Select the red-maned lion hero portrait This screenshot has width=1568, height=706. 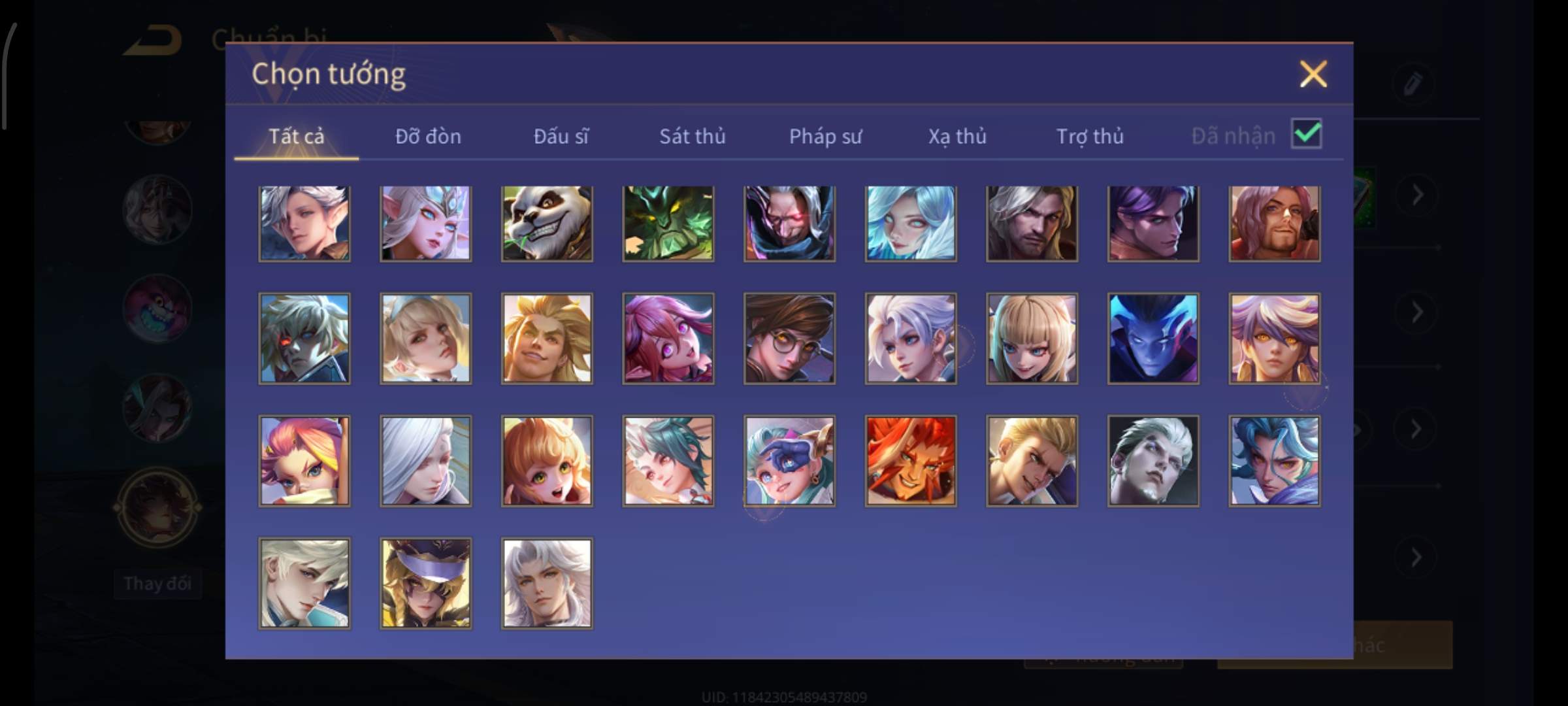pyautogui.click(x=911, y=461)
